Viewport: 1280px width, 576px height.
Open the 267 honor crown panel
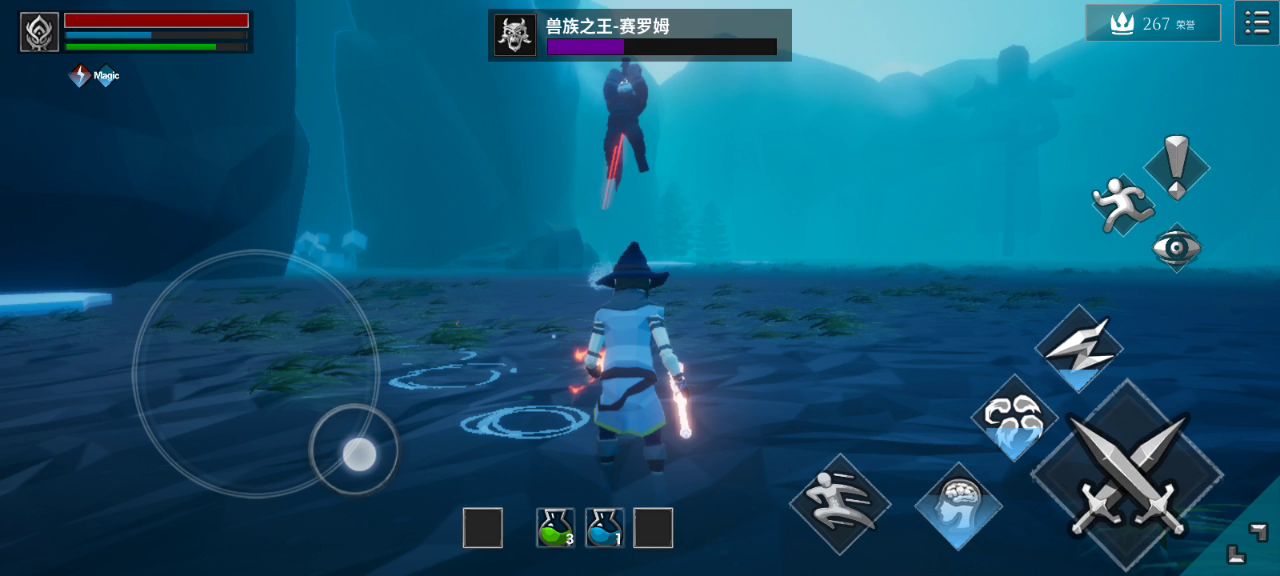(x=1153, y=23)
